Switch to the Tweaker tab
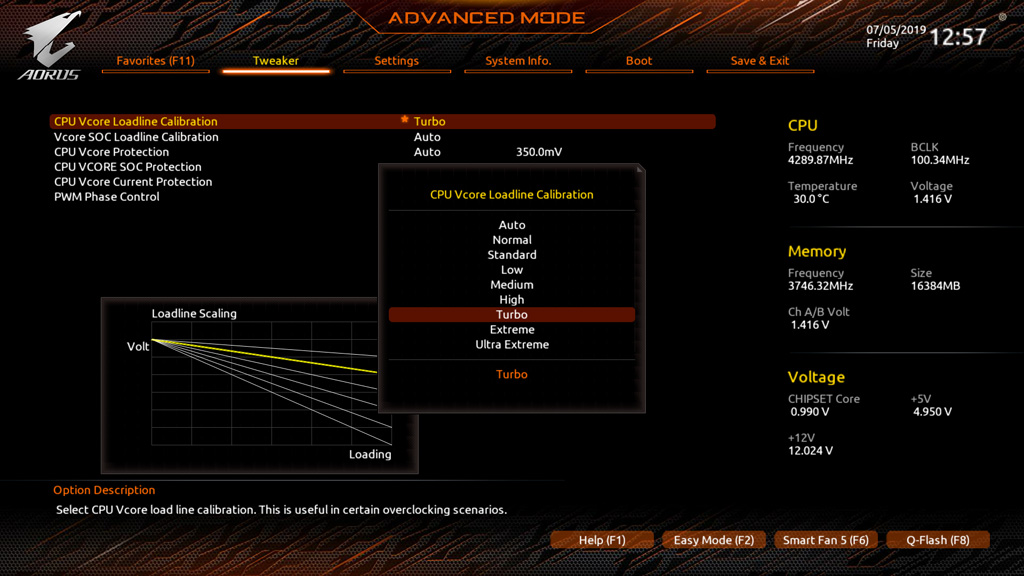This screenshot has height=576, width=1024. pyautogui.click(x=276, y=61)
